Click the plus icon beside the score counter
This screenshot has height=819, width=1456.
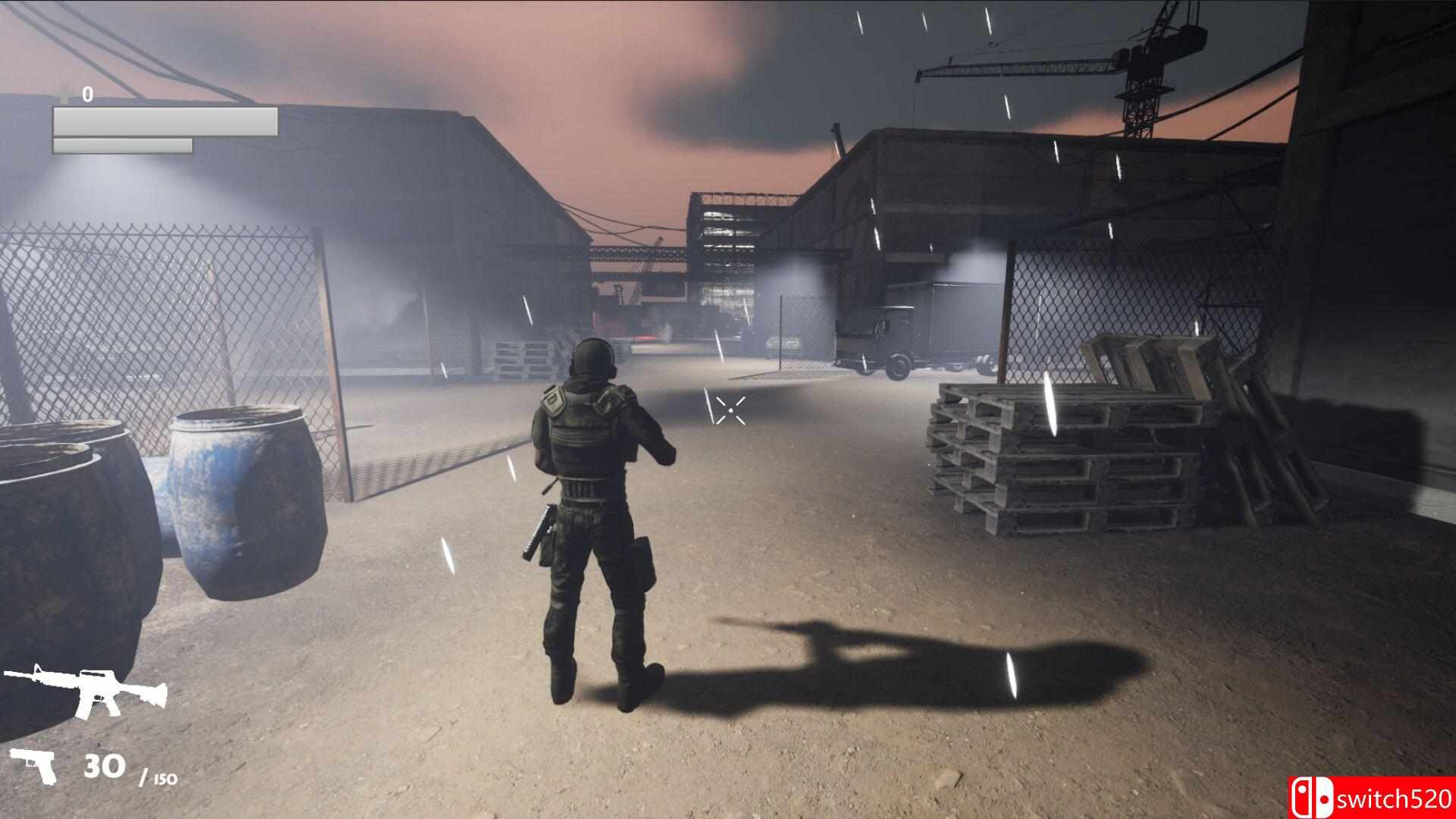(x=64, y=95)
